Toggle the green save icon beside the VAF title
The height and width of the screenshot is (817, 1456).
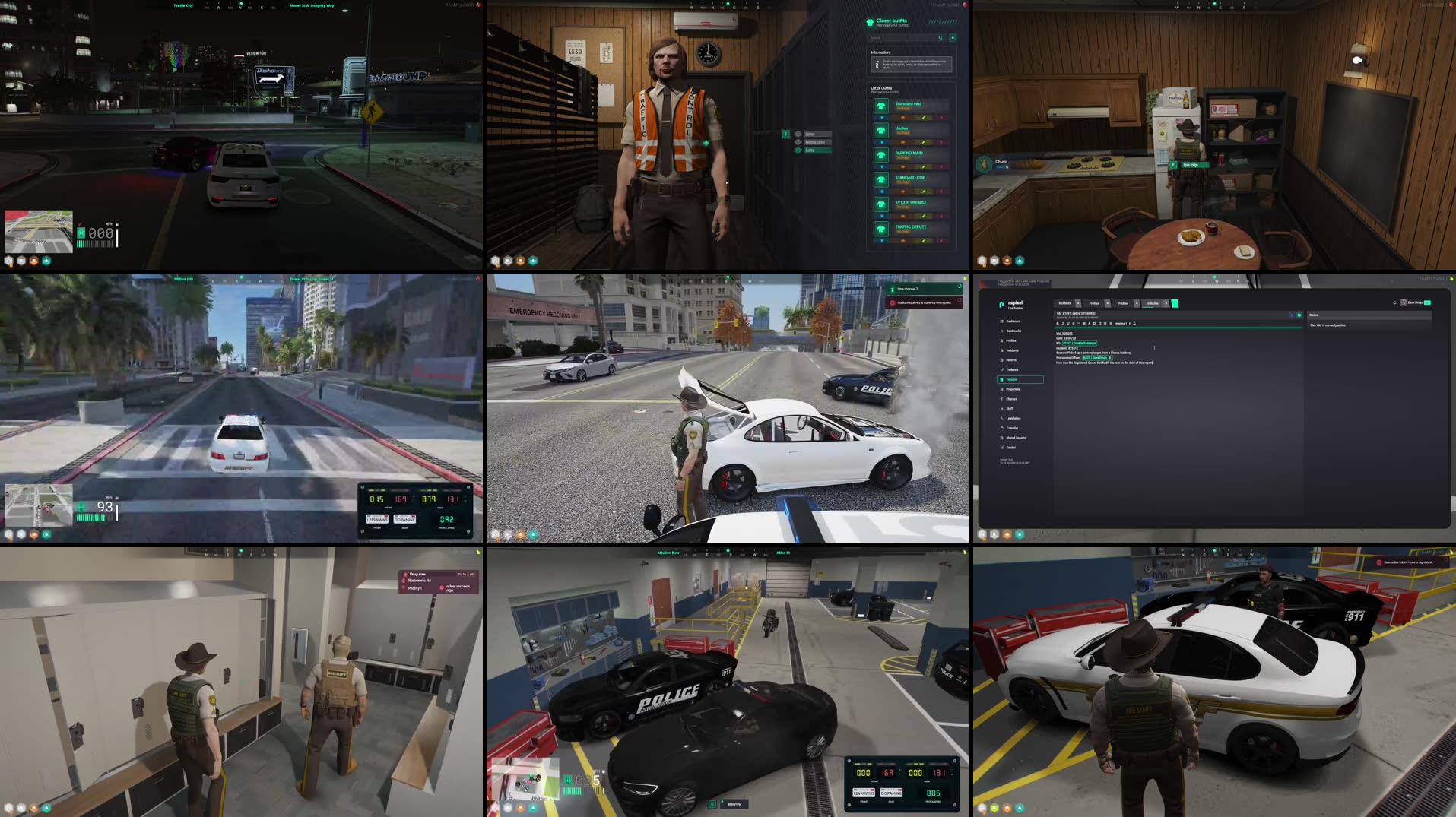(1299, 315)
